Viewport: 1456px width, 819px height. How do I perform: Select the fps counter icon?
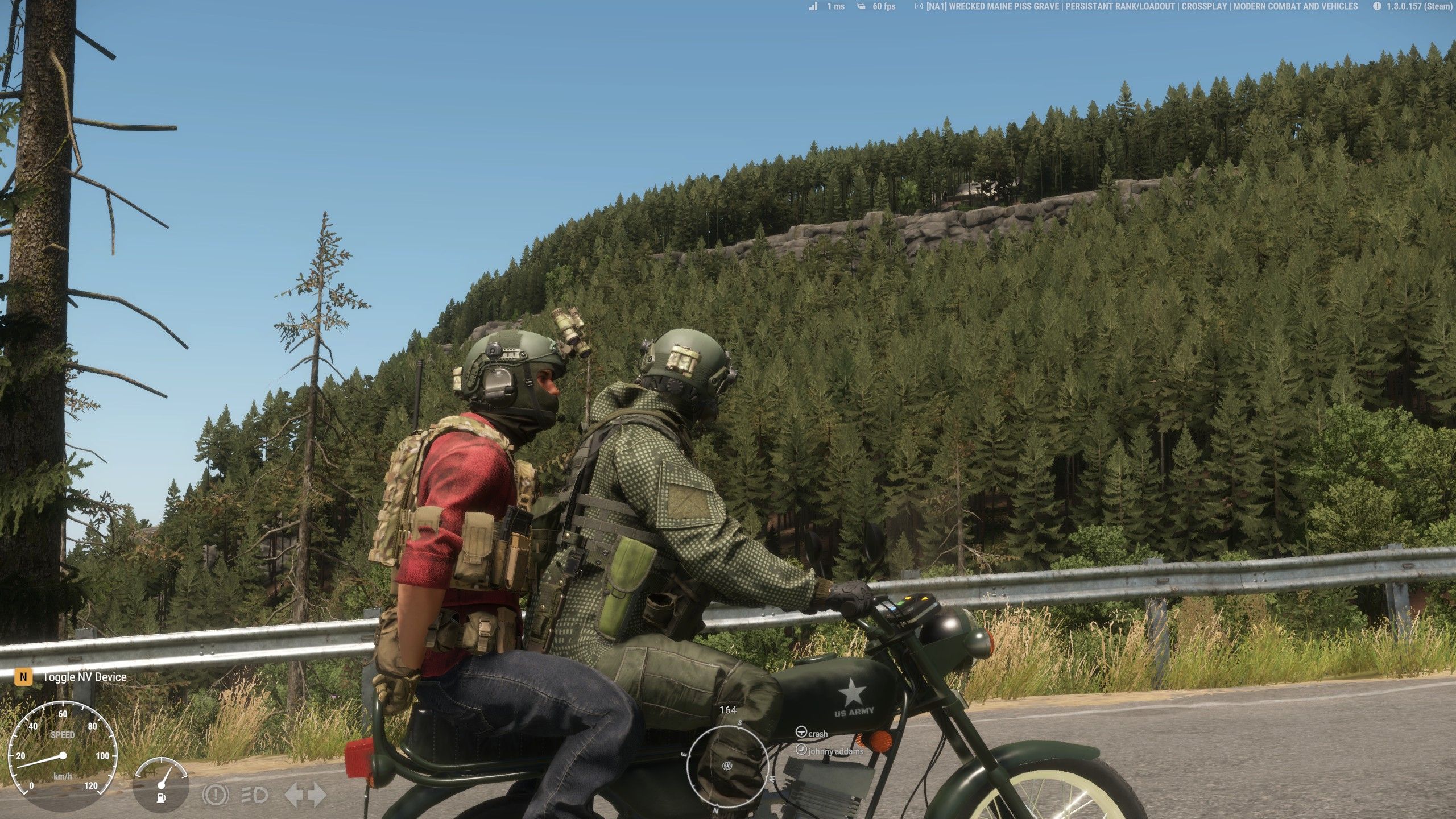pyautogui.click(x=860, y=6)
